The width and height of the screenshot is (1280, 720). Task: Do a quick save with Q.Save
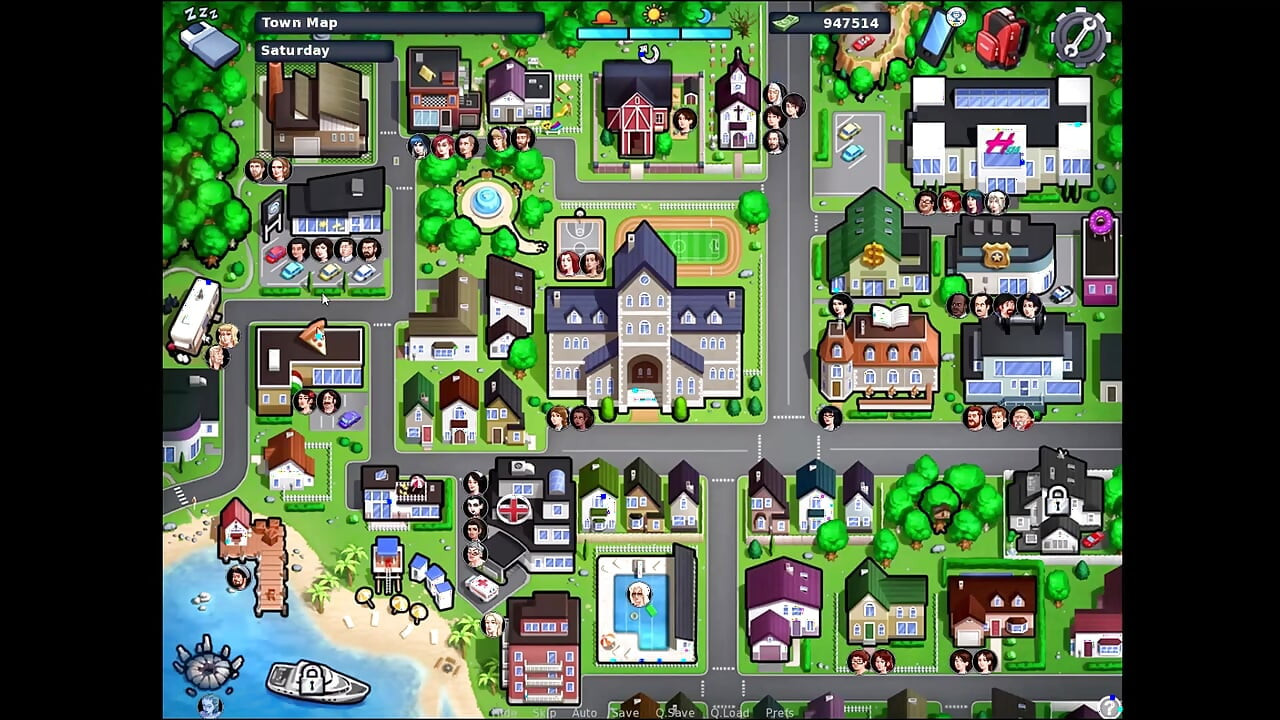point(675,713)
